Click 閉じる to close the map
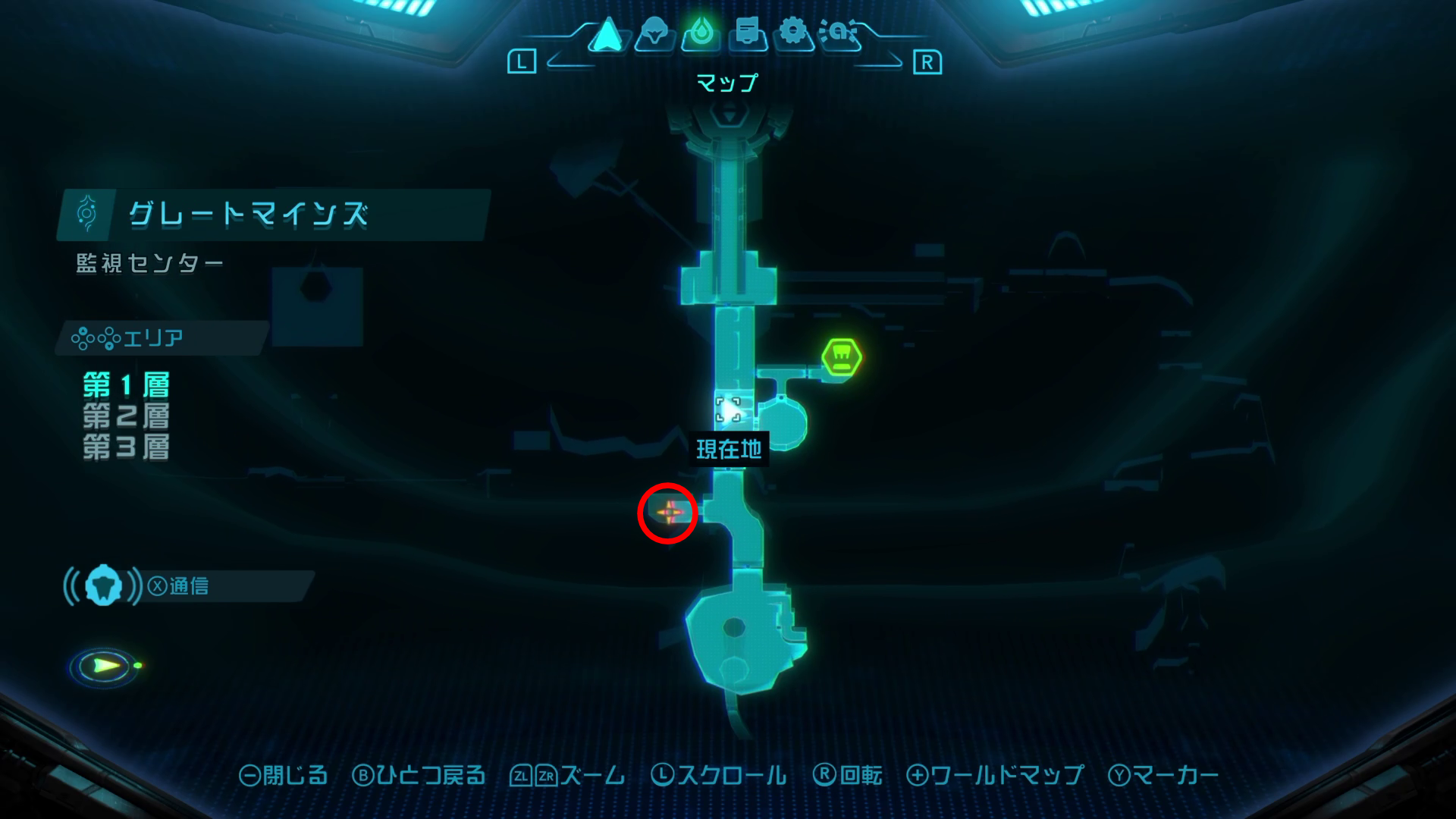Image resolution: width=1456 pixels, height=819 pixels. [287, 776]
